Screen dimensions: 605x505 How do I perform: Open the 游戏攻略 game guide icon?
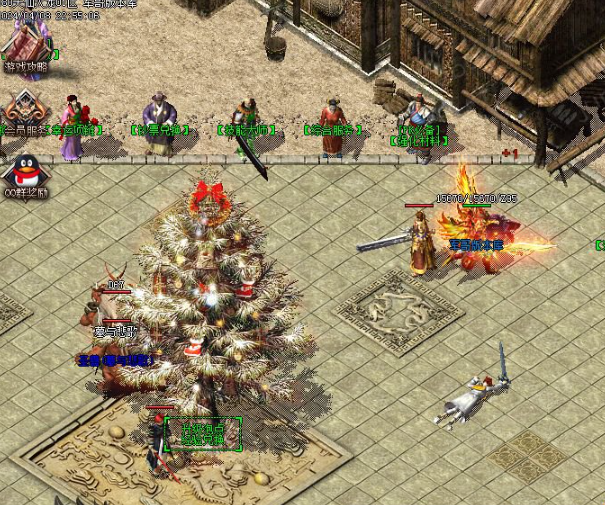coord(25,46)
